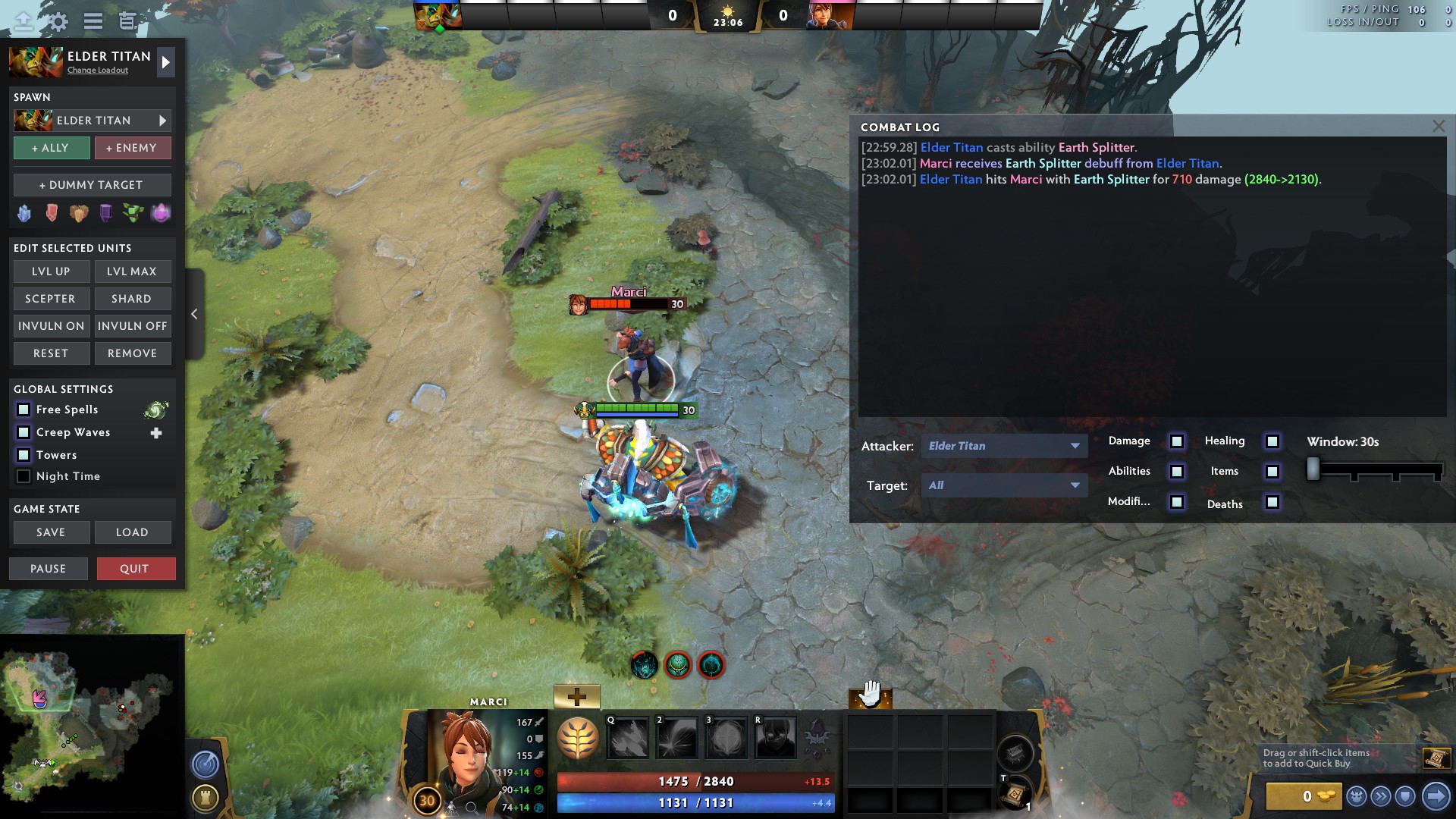Toggle Night Time on
This screenshot has width=1456, height=819.
click(24, 476)
